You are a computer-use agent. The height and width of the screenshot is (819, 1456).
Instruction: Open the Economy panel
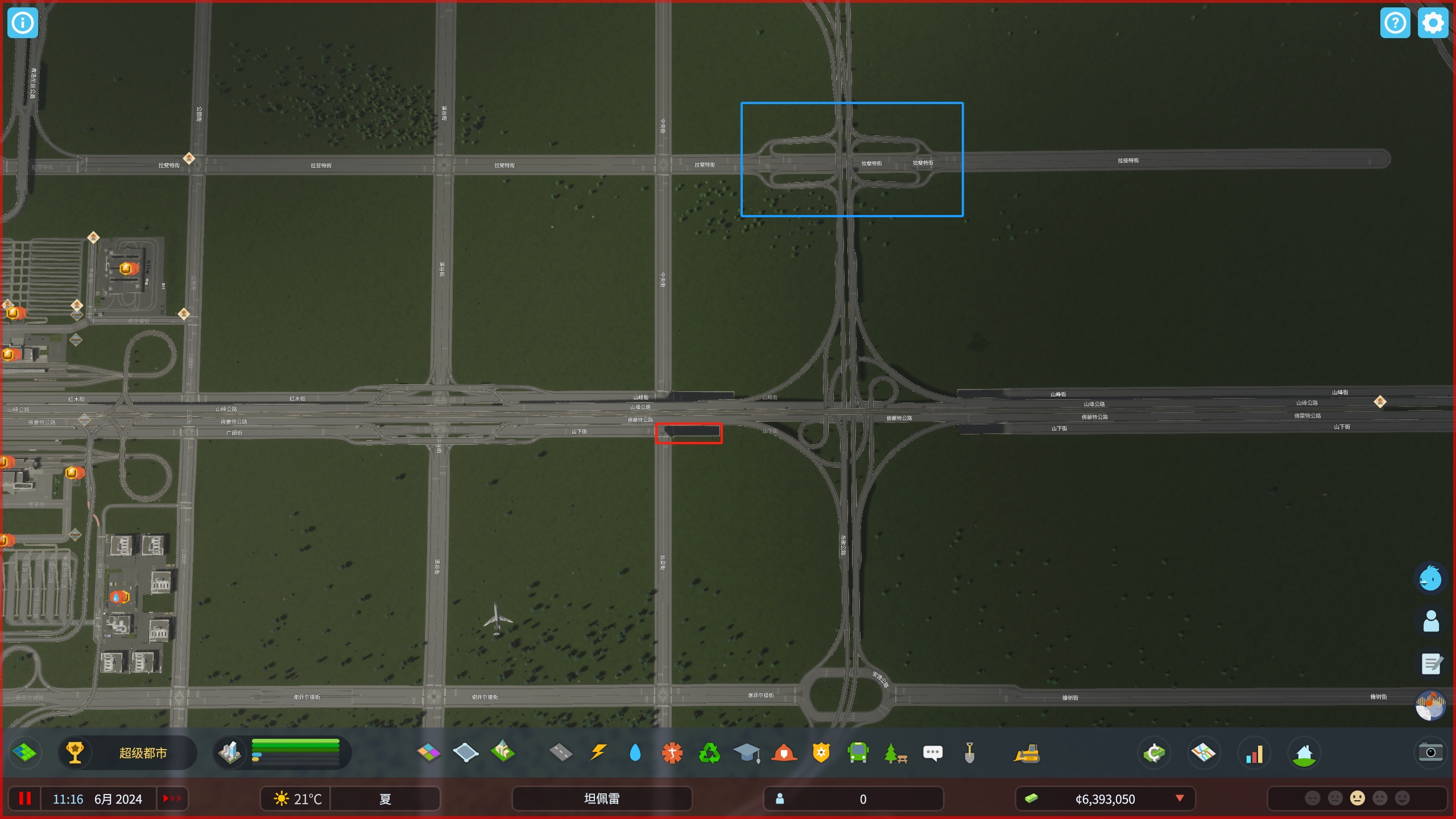click(1156, 752)
